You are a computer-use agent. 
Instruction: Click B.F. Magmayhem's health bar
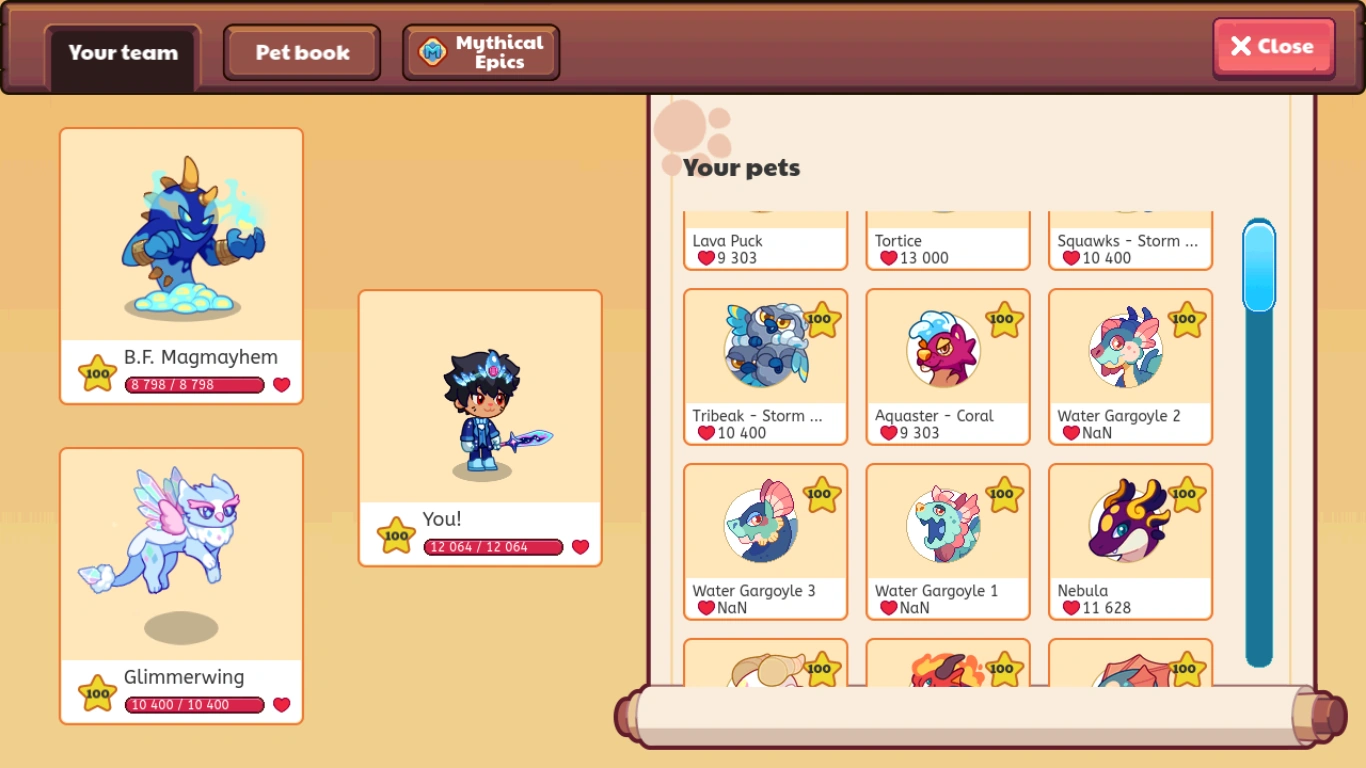[x=193, y=385]
